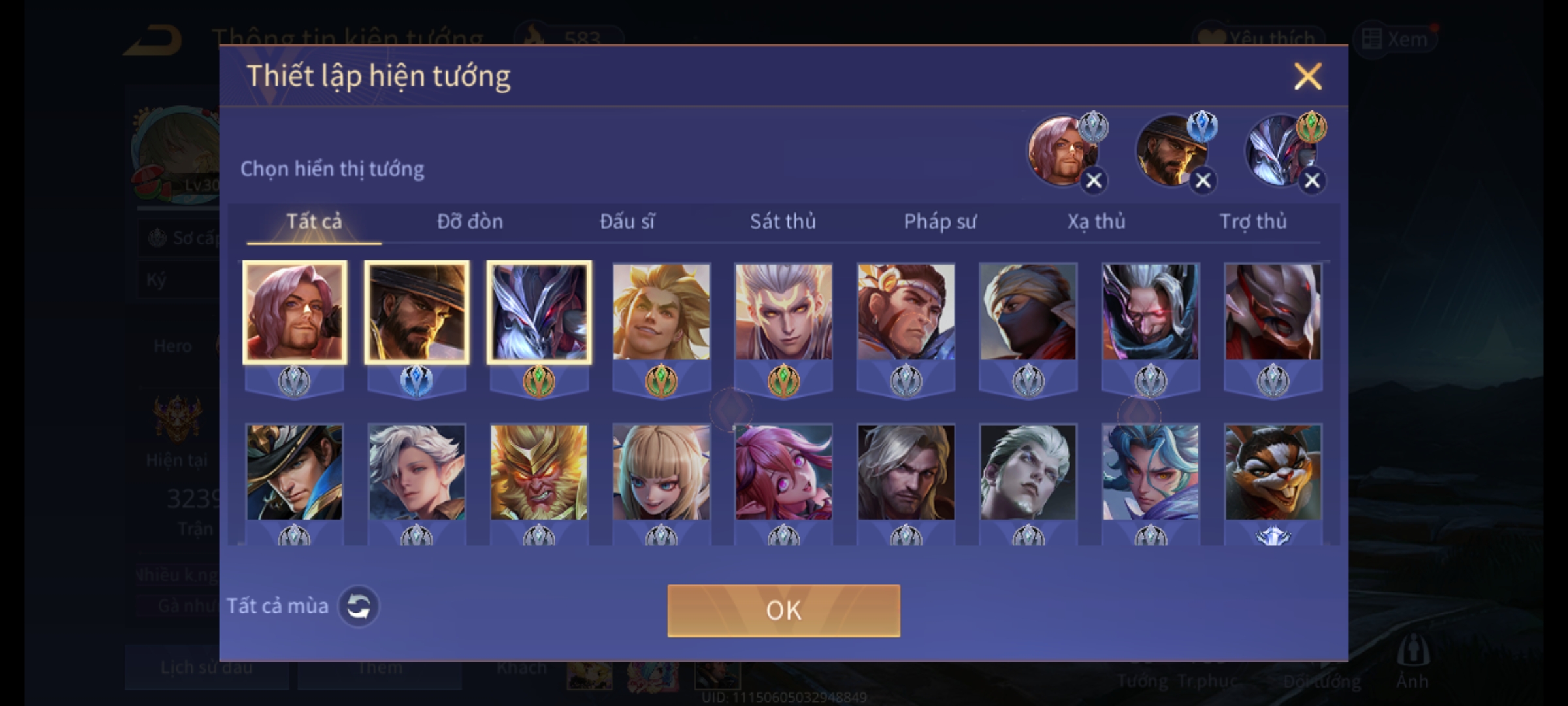Remove the dark armored hero from displayed slots

tap(1312, 180)
